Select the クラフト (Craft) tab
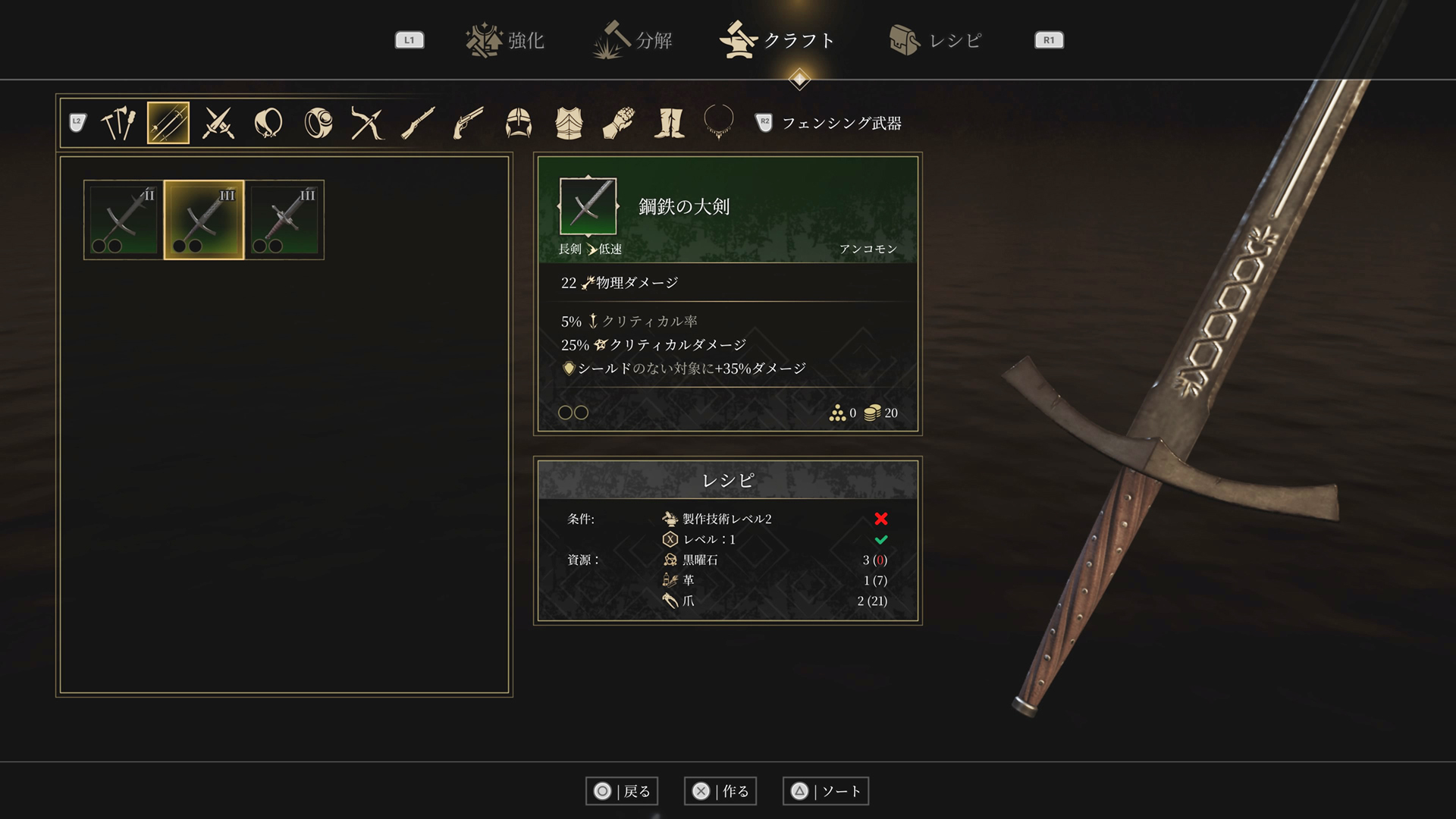The height and width of the screenshot is (819, 1456). (x=778, y=40)
